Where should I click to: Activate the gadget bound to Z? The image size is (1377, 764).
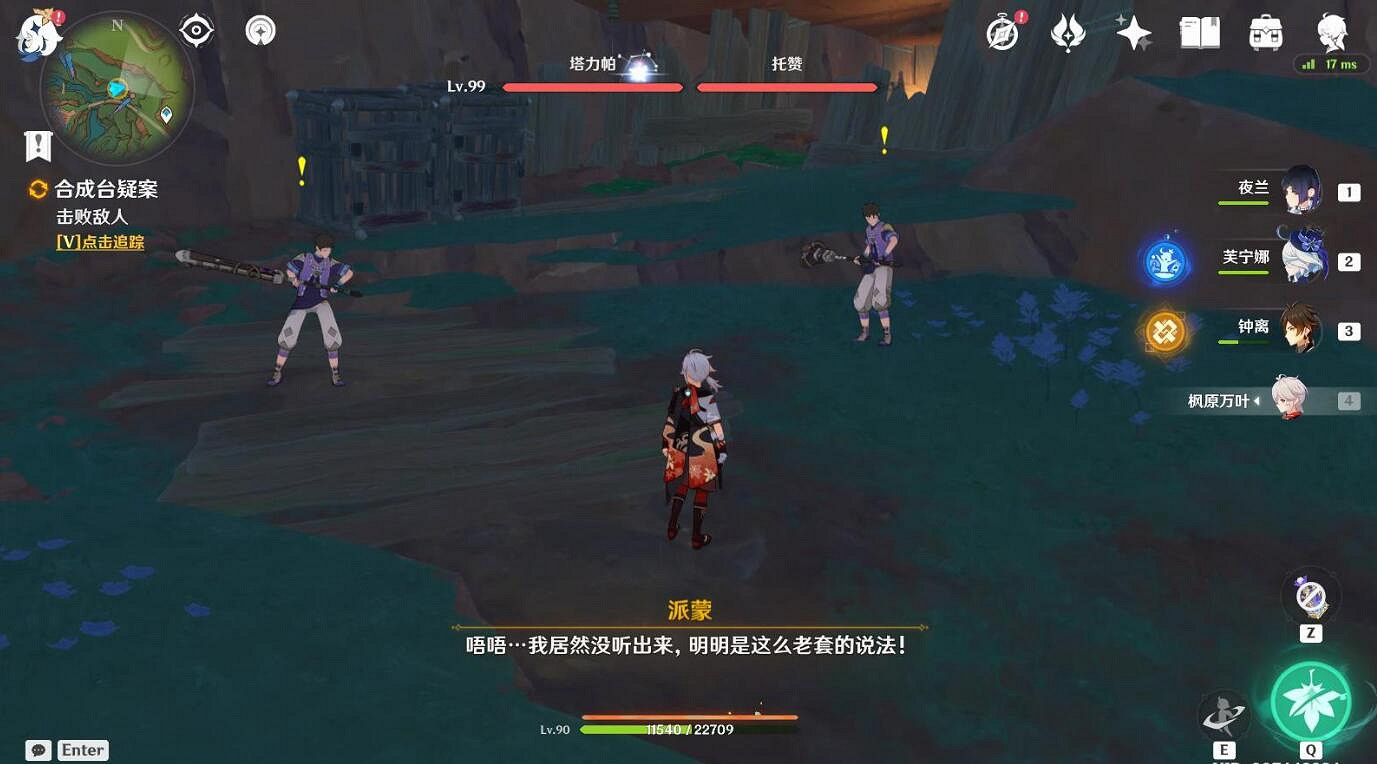[1309, 597]
